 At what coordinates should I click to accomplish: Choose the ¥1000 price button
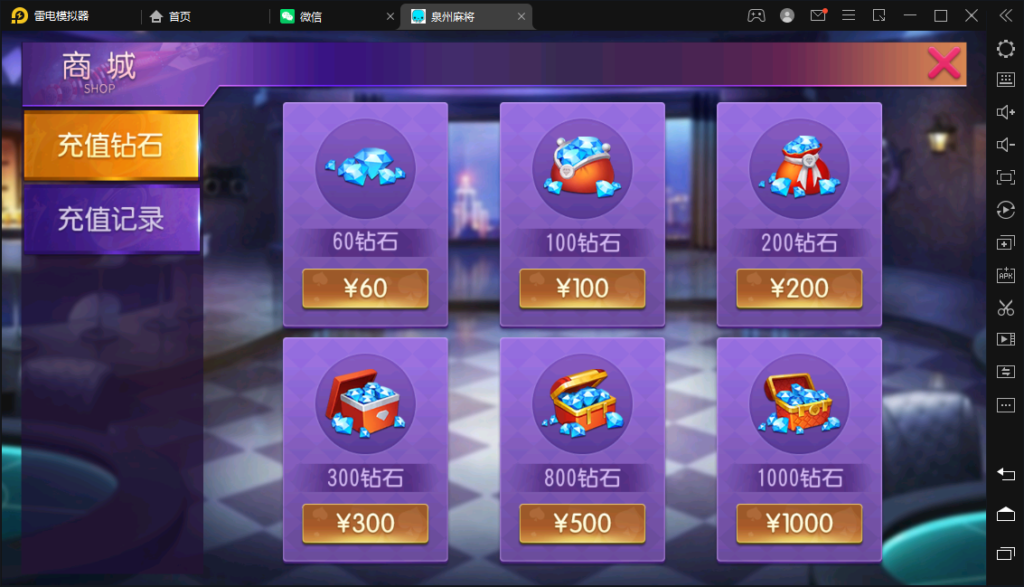799,523
